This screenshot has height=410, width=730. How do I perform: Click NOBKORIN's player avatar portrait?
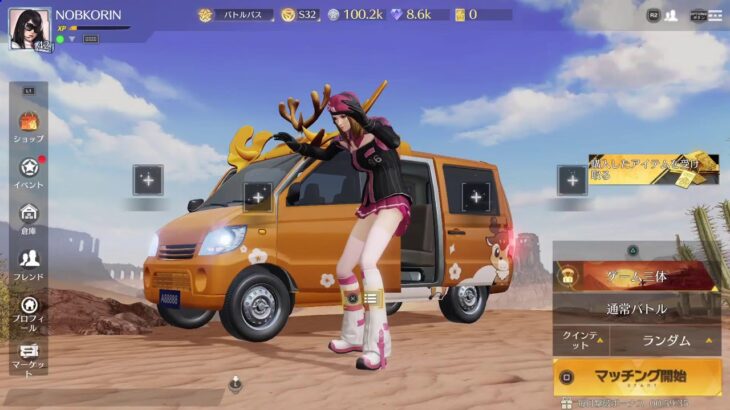tap(29, 28)
